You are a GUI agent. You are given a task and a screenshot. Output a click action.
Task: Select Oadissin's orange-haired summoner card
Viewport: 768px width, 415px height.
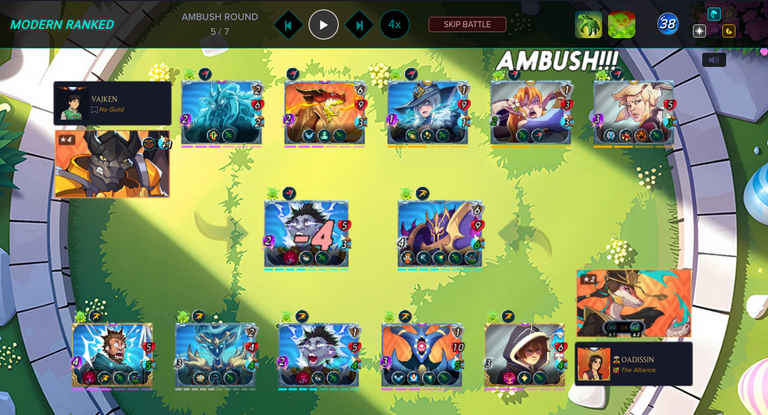pos(633,303)
